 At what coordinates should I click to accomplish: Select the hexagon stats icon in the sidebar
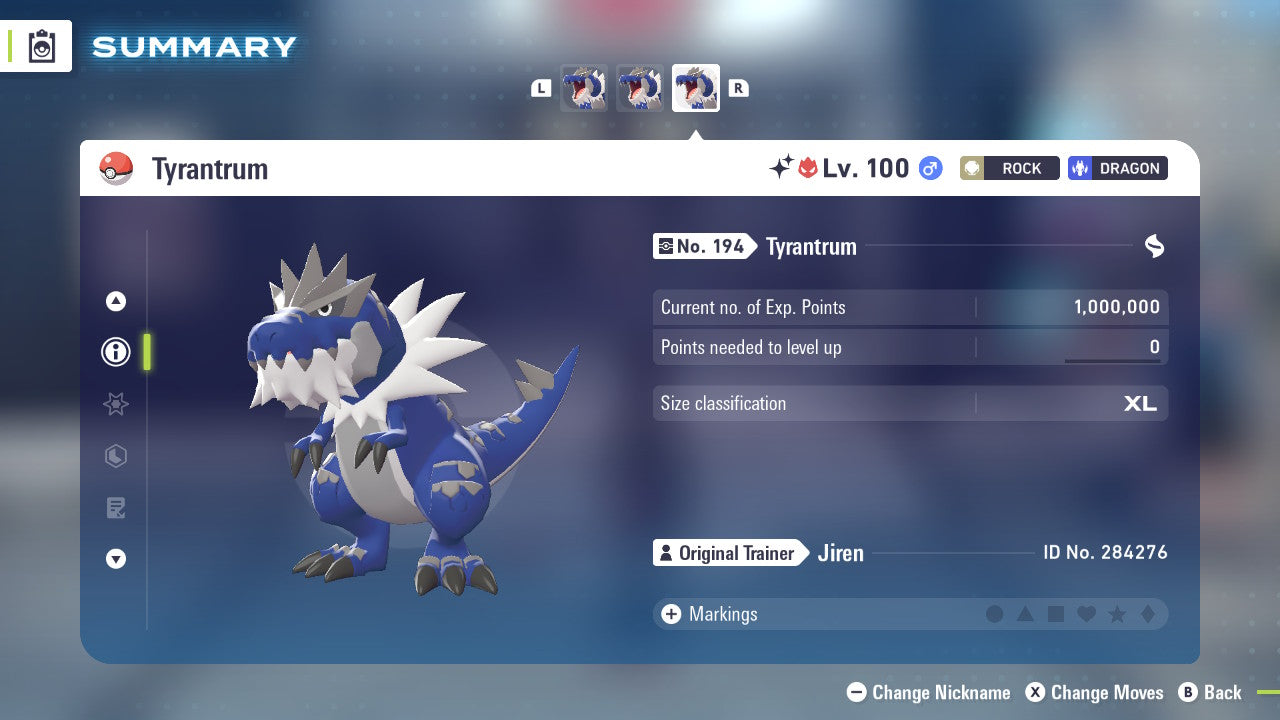116,456
